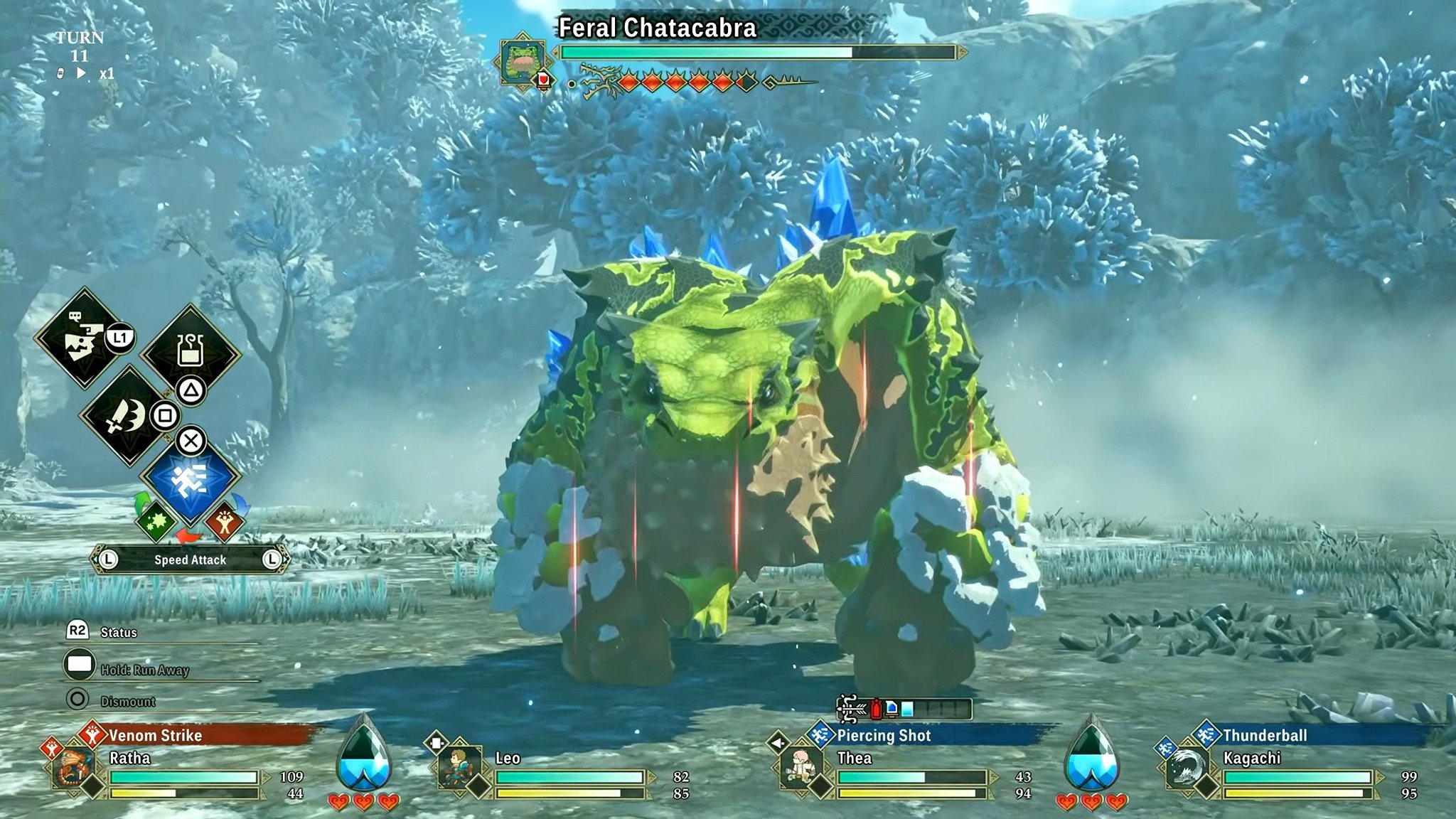Select Leo's portrait in the party bar
The width and height of the screenshot is (1456, 819).
pyautogui.click(x=459, y=767)
